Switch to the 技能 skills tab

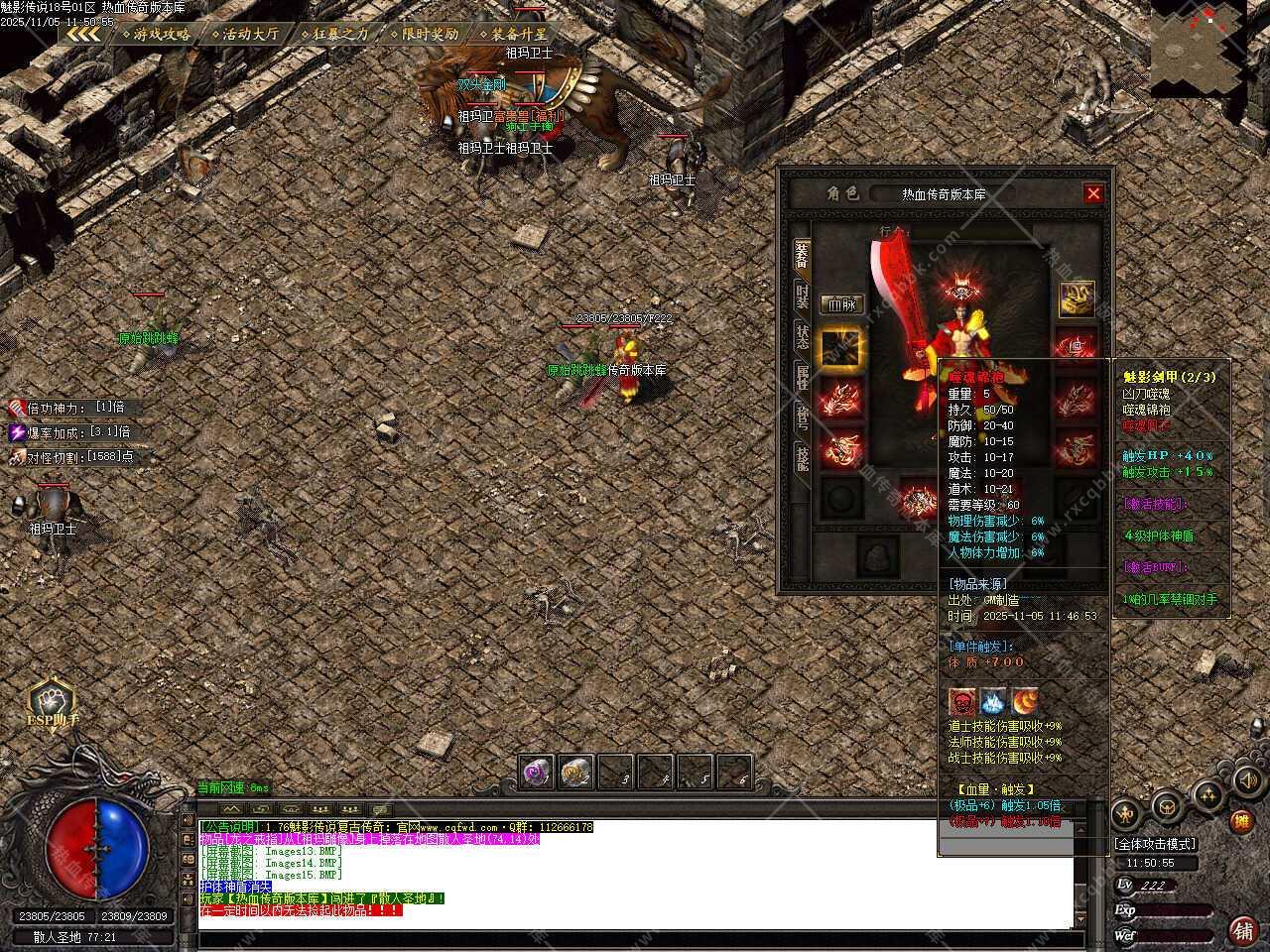802,456
